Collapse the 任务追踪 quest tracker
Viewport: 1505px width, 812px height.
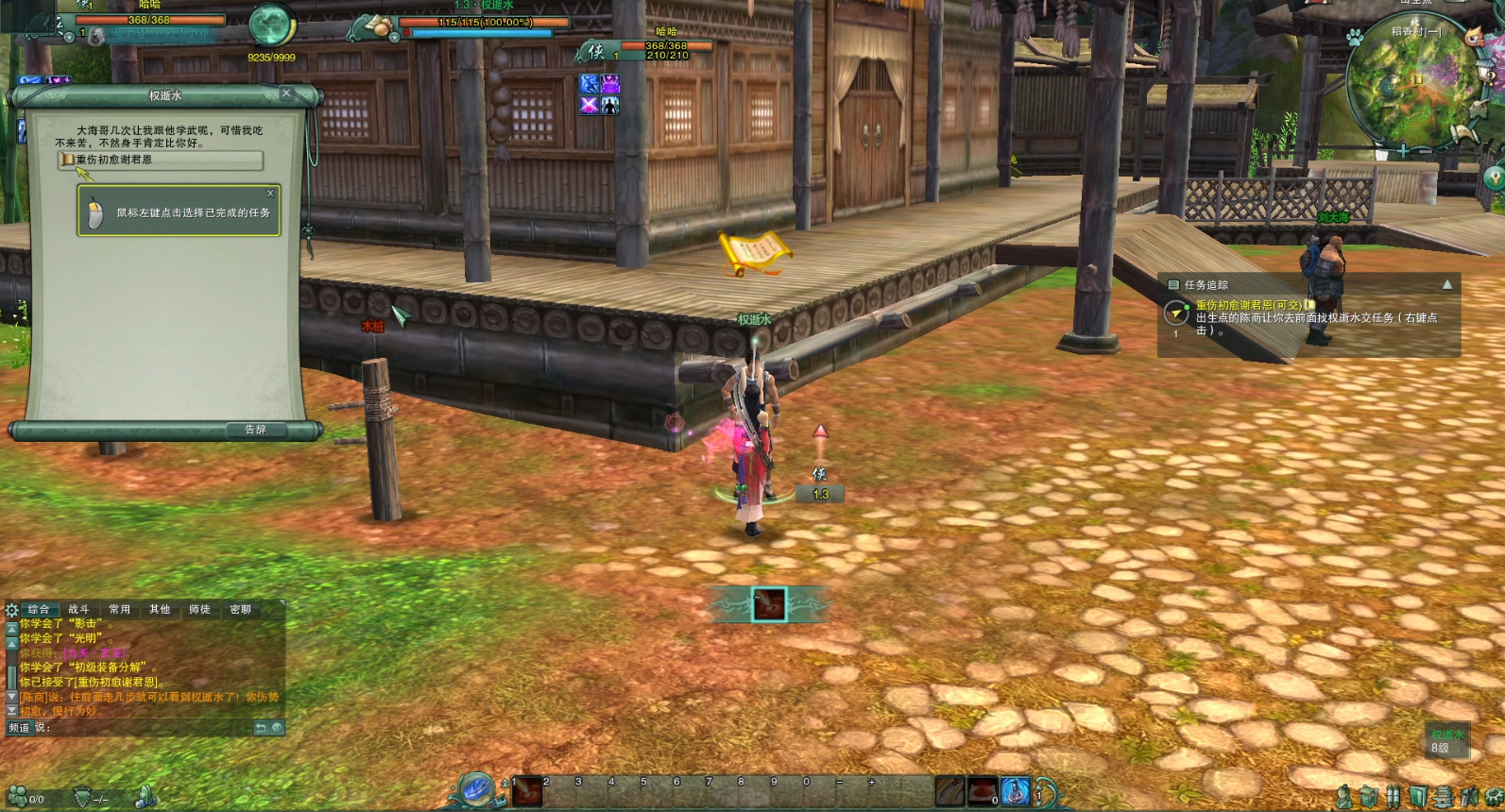tap(1446, 284)
